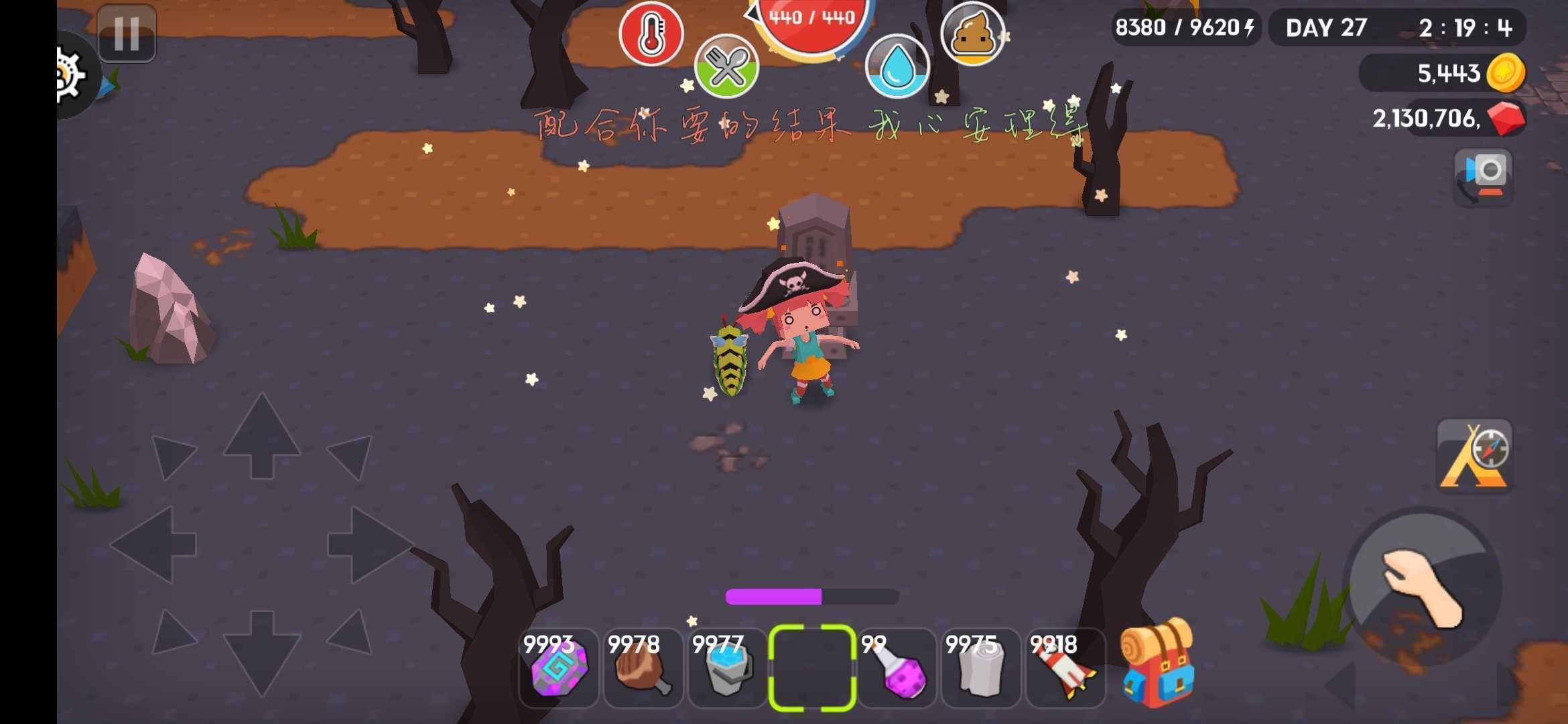1568x724 pixels.
Task: Pause the game with the pause button
Action: point(126,33)
